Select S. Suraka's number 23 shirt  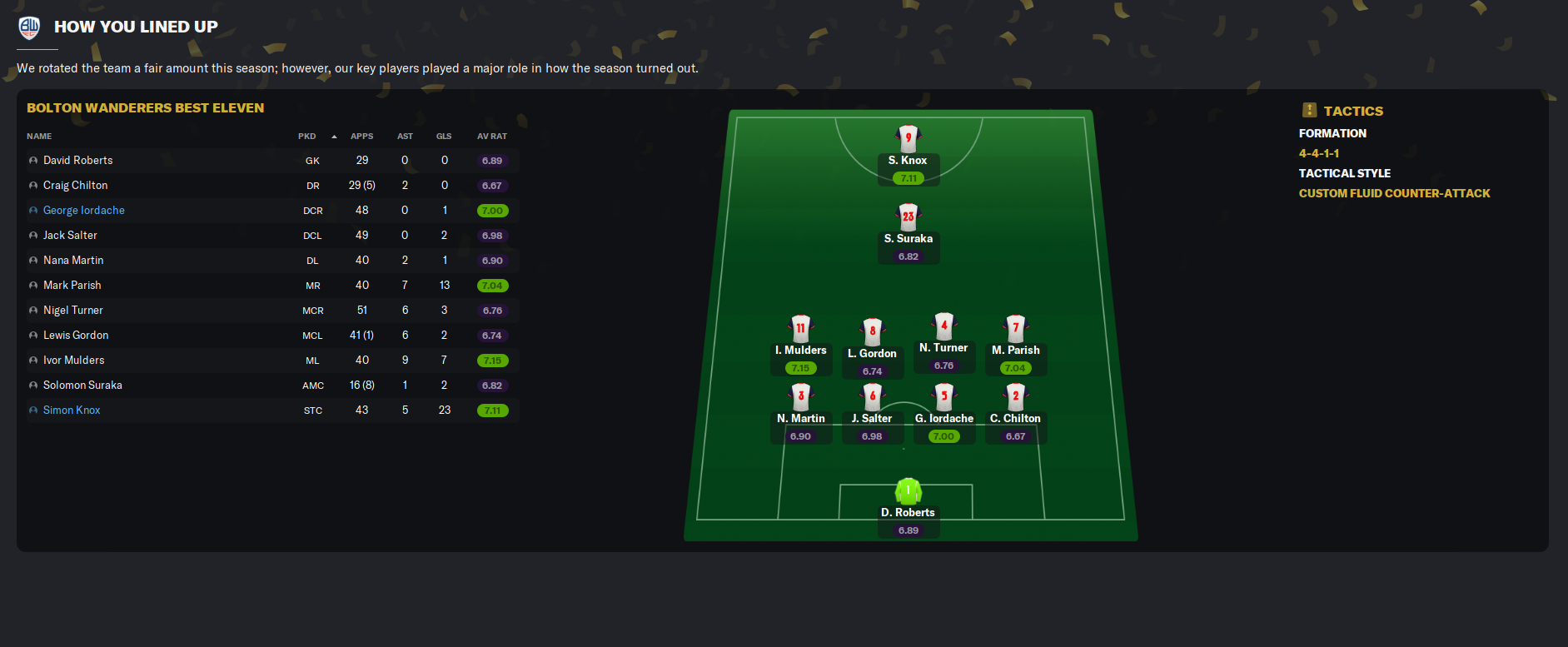pos(908,216)
